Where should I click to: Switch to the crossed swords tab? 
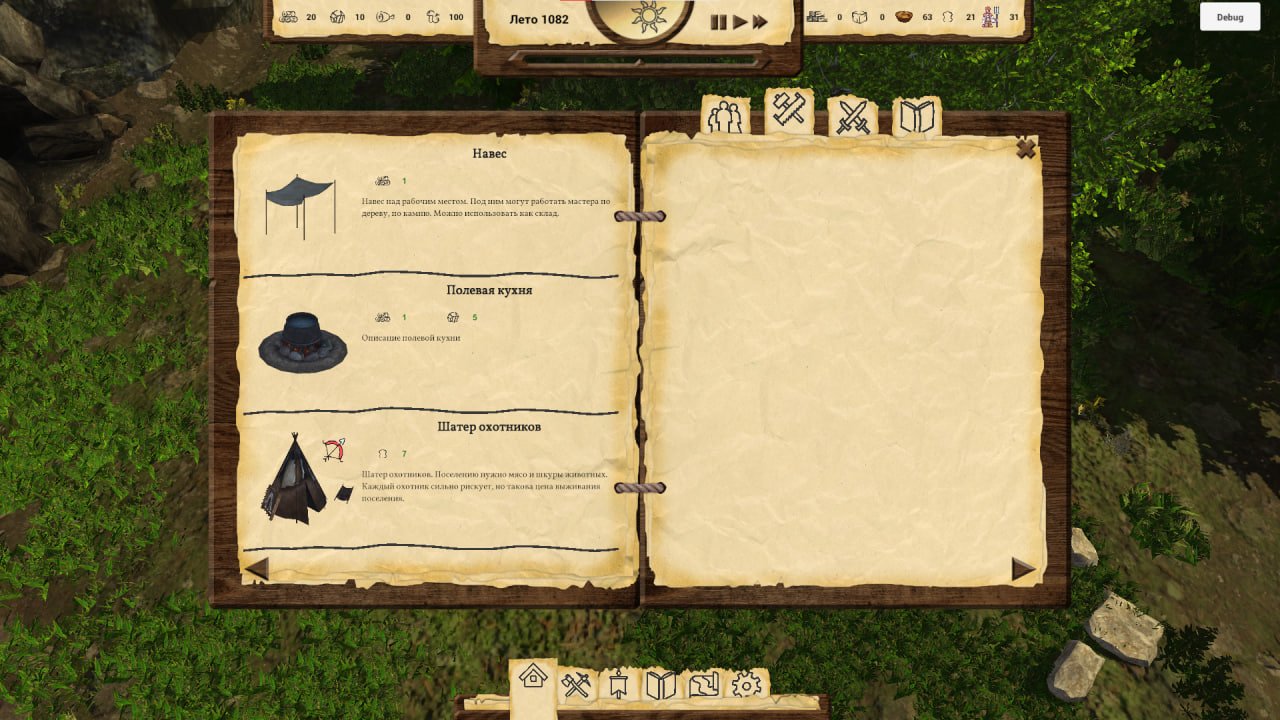coord(853,118)
